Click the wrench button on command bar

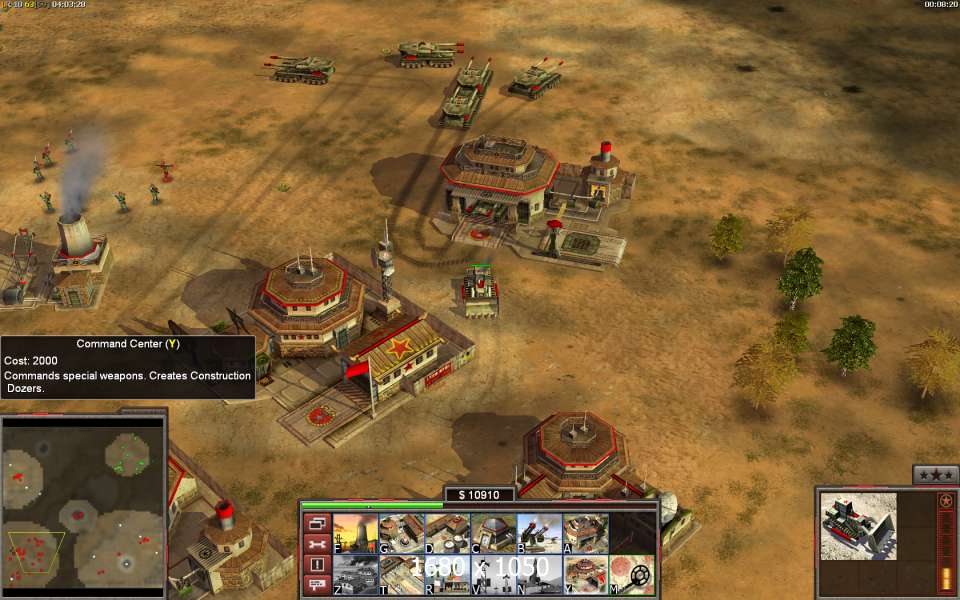[x=317, y=544]
